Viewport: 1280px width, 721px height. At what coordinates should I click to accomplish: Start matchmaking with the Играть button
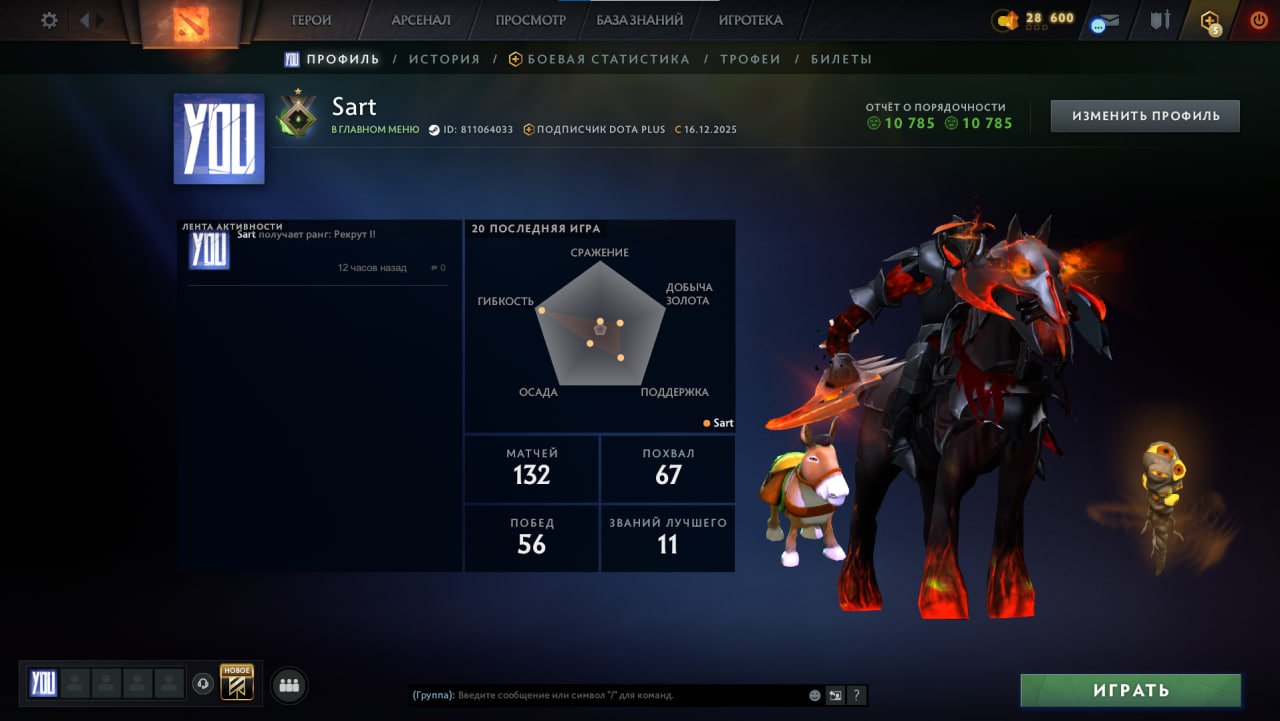pos(1131,690)
